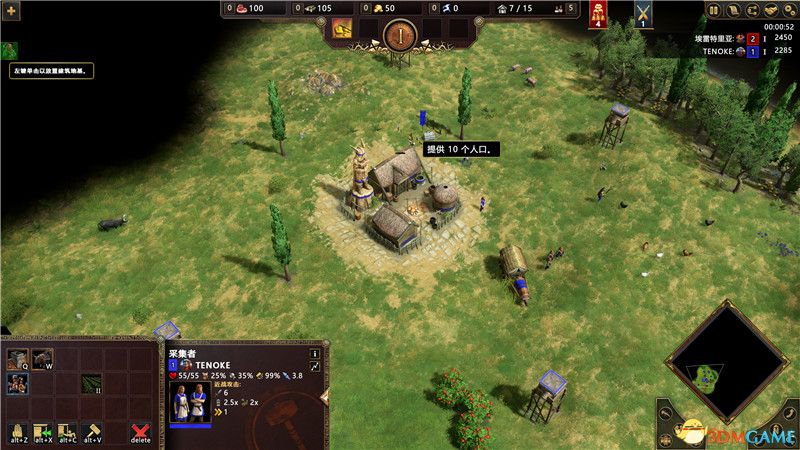Choose the building command with hotkey W
This screenshot has height=450, width=800.
pyautogui.click(x=43, y=358)
